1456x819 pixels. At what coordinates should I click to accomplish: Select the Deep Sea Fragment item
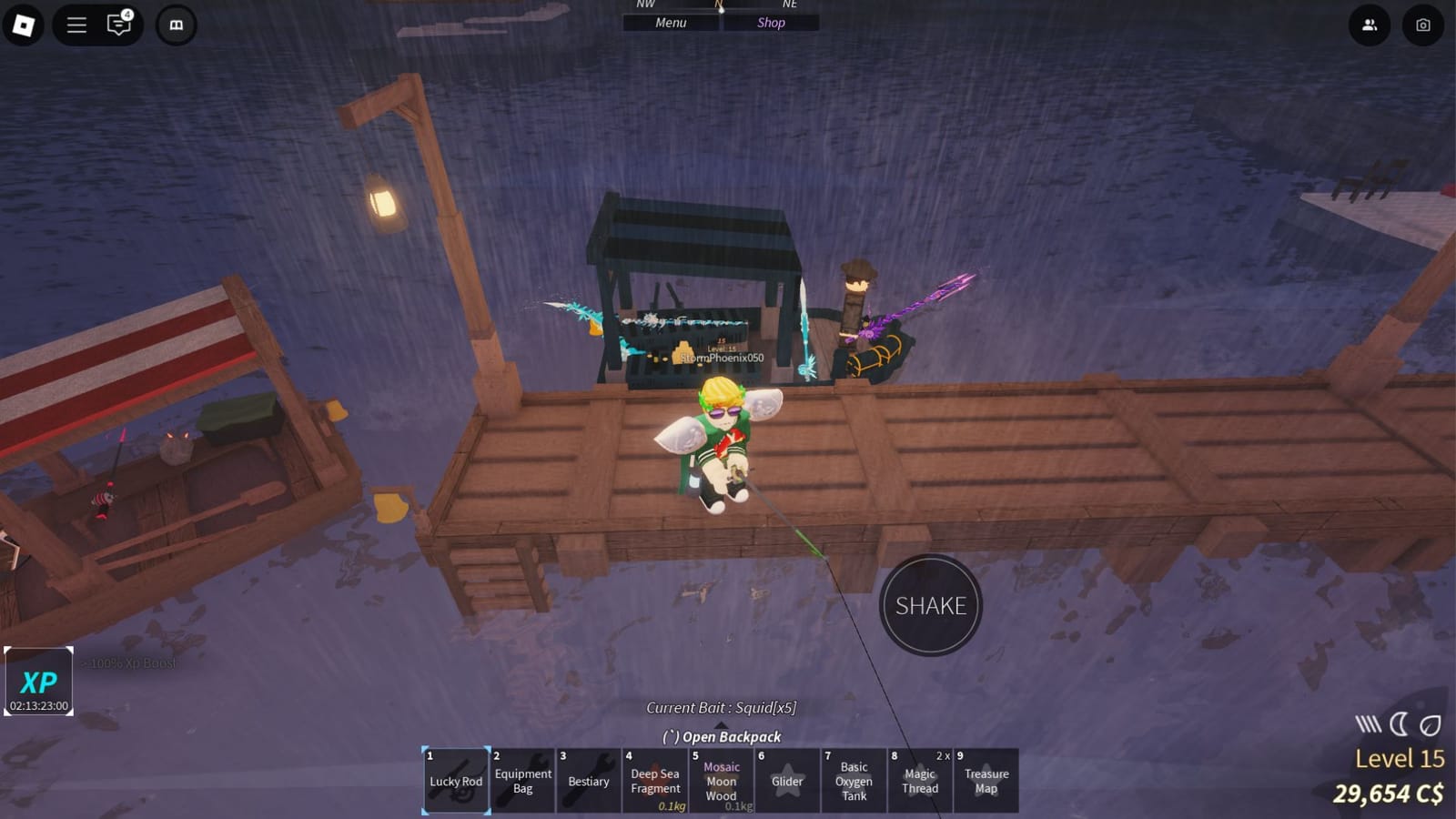(x=655, y=781)
